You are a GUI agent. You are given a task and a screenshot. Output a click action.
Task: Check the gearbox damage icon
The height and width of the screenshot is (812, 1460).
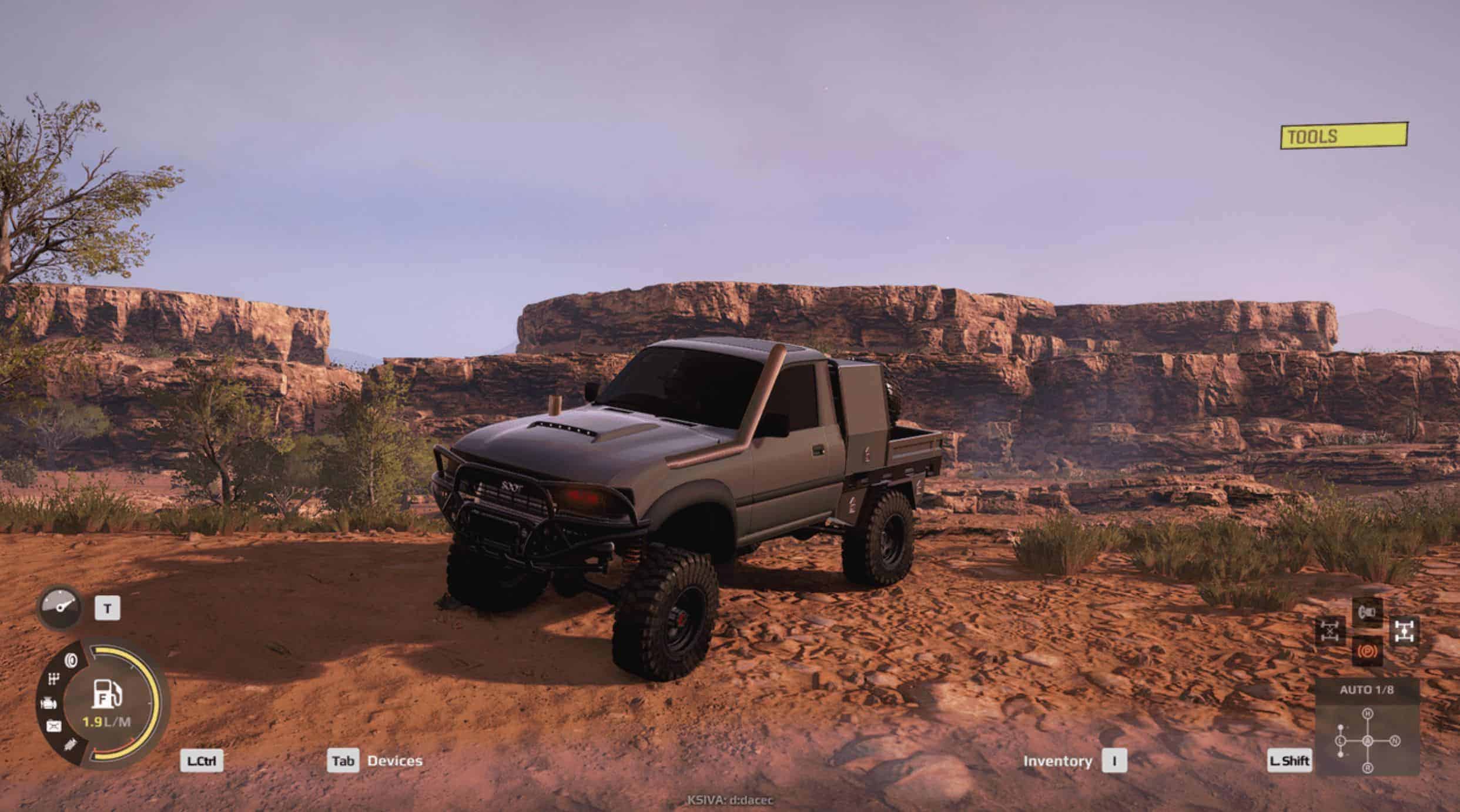click(54, 680)
